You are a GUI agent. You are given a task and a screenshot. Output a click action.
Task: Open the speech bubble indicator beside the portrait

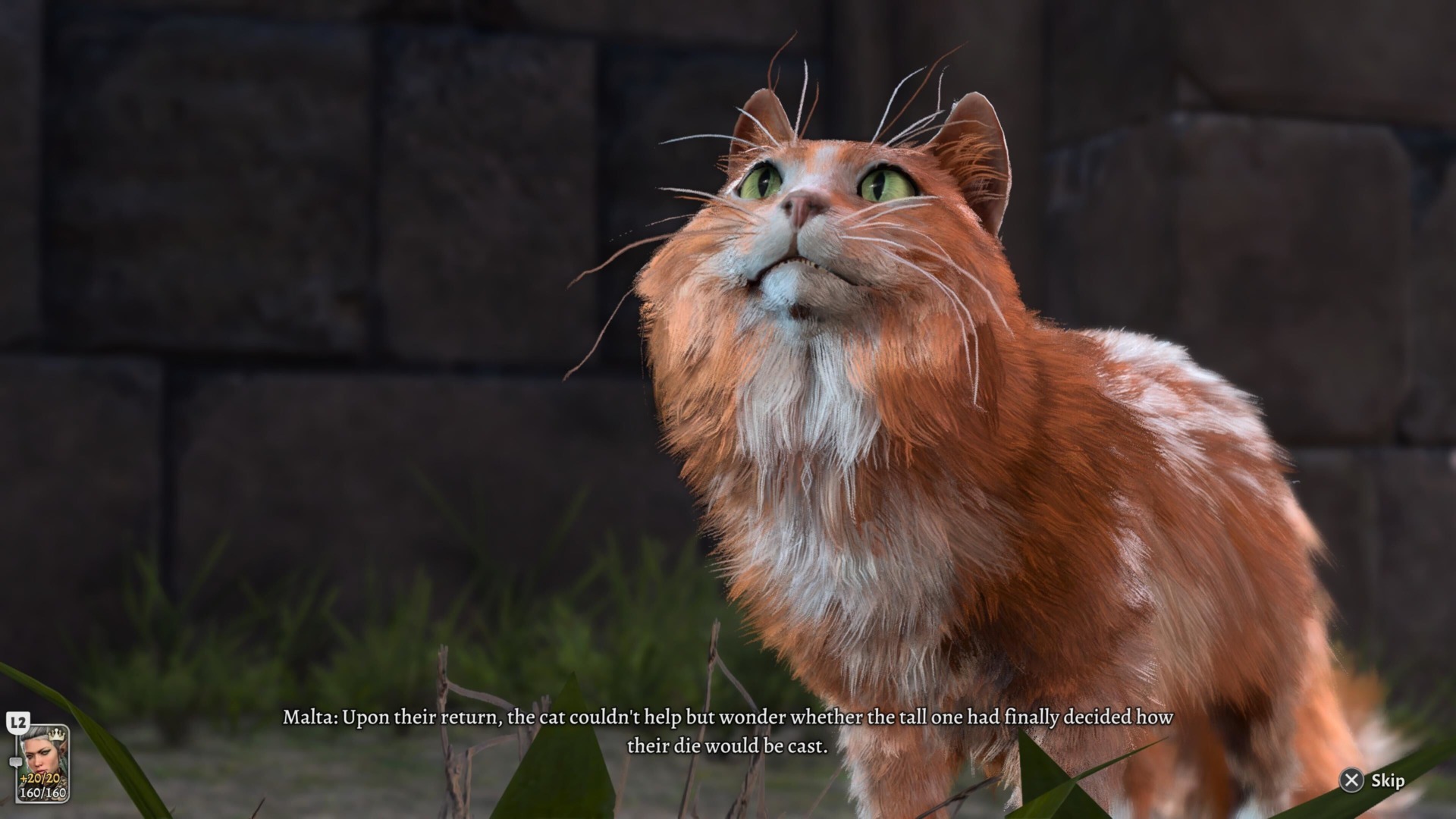pyautogui.click(x=16, y=761)
